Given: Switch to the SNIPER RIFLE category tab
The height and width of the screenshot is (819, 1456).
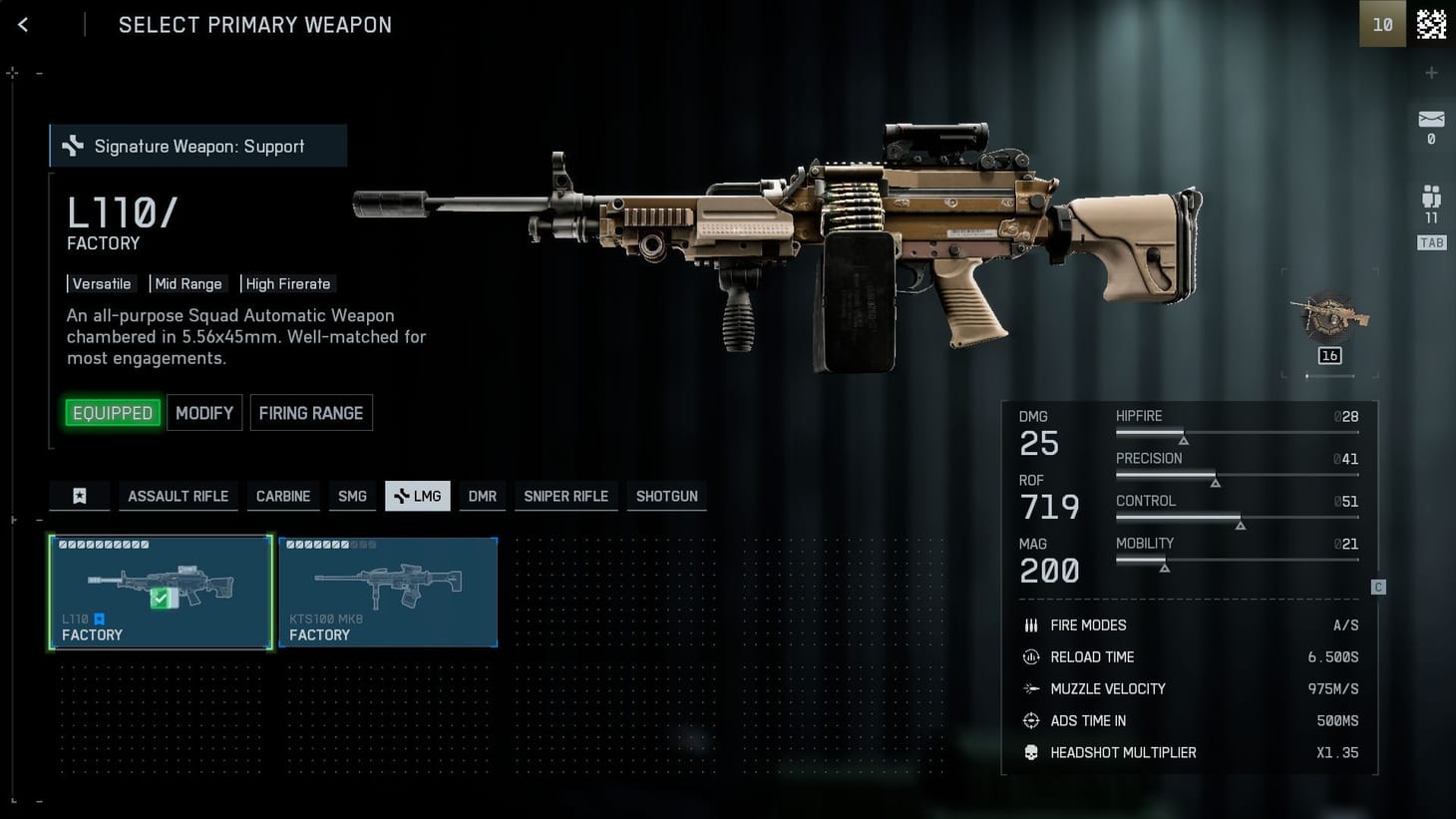Looking at the screenshot, I should pyautogui.click(x=565, y=496).
